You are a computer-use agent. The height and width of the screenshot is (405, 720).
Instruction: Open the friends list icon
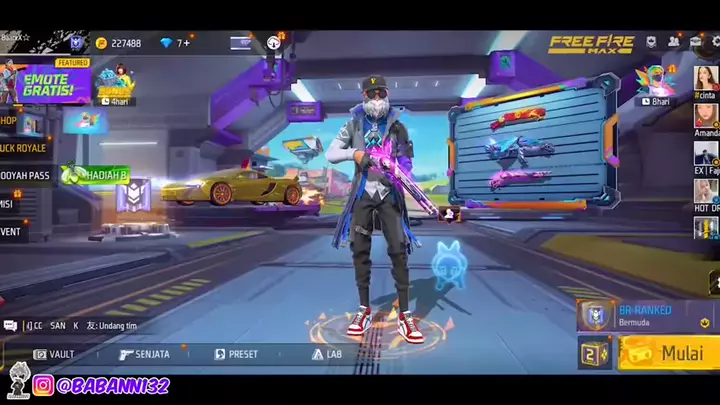click(673, 42)
